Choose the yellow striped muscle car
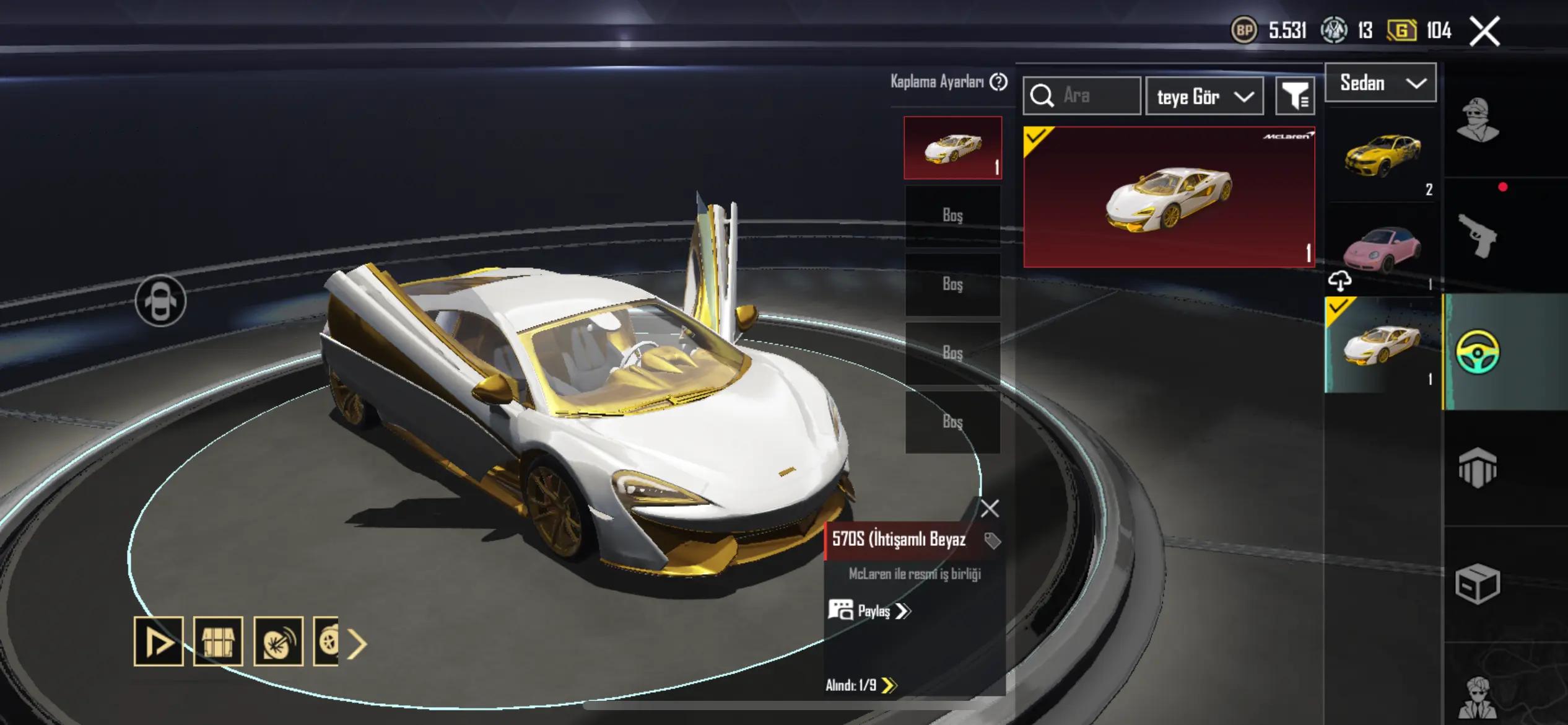This screenshot has width=1568, height=725. point(1382,155)
